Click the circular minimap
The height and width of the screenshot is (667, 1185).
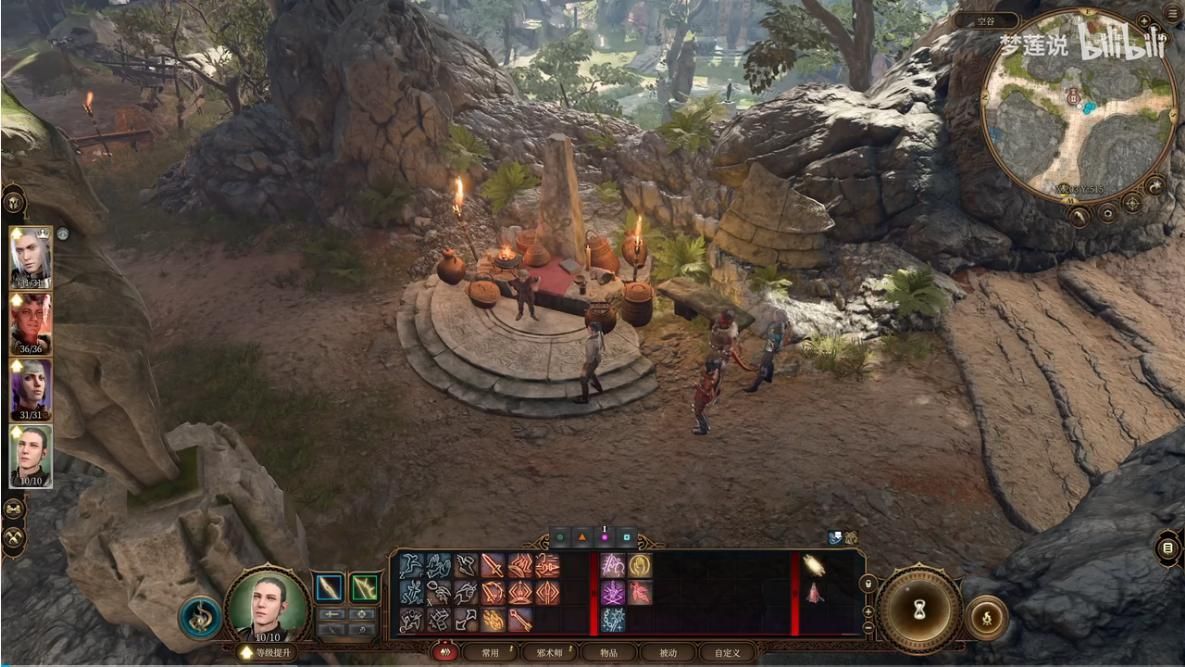pos(1077,104)
